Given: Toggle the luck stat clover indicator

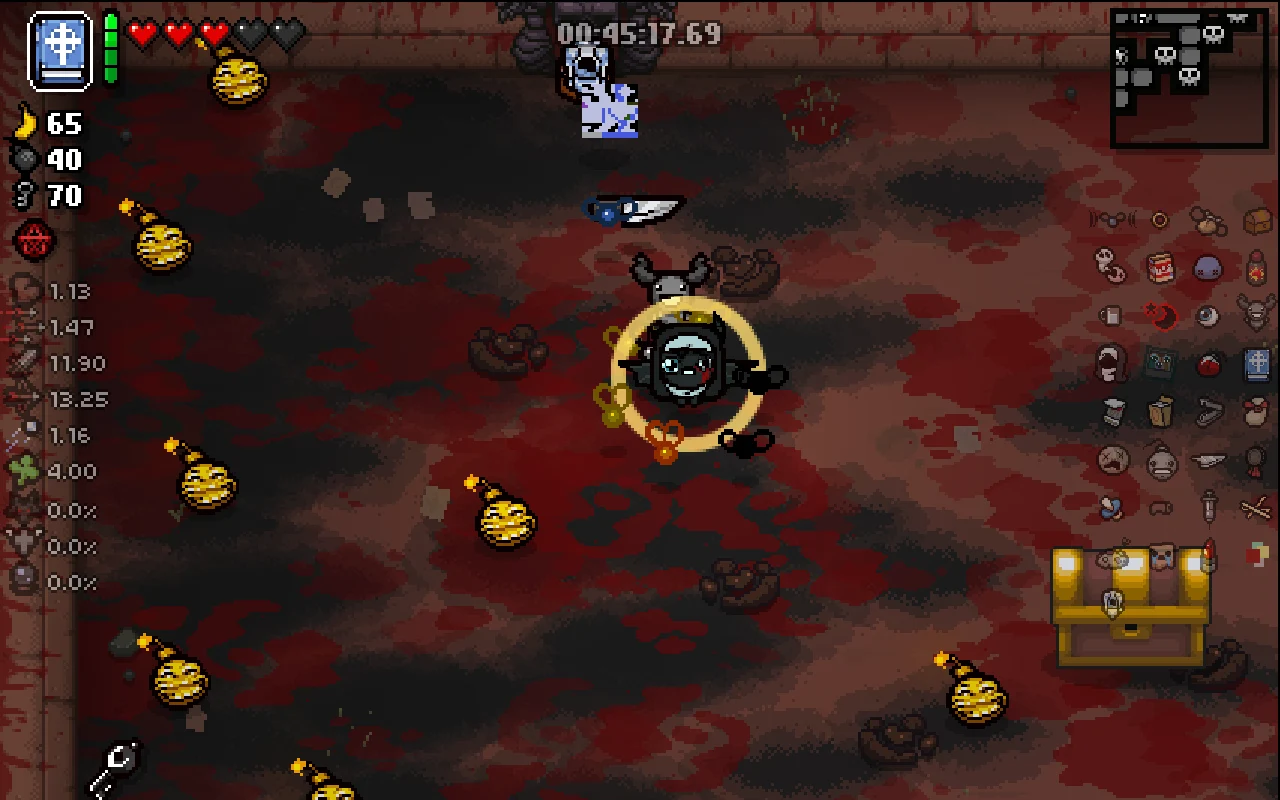Looking at the screenshot, I should coord(22,472).
